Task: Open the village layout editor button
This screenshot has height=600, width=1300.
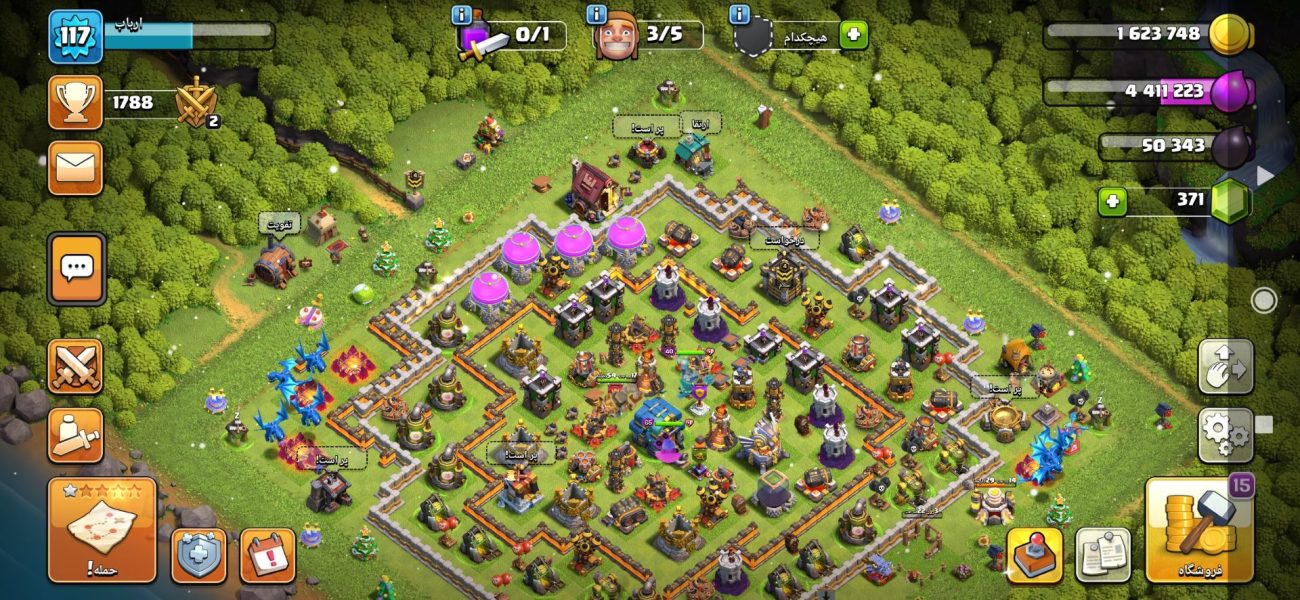Action: click(1225, 366)
